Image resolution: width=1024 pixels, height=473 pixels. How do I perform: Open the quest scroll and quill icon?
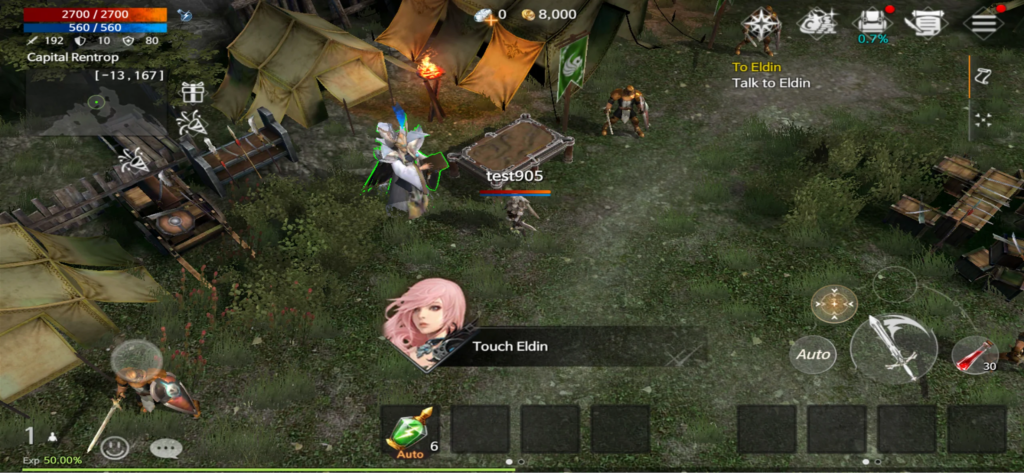pos(929,23)
